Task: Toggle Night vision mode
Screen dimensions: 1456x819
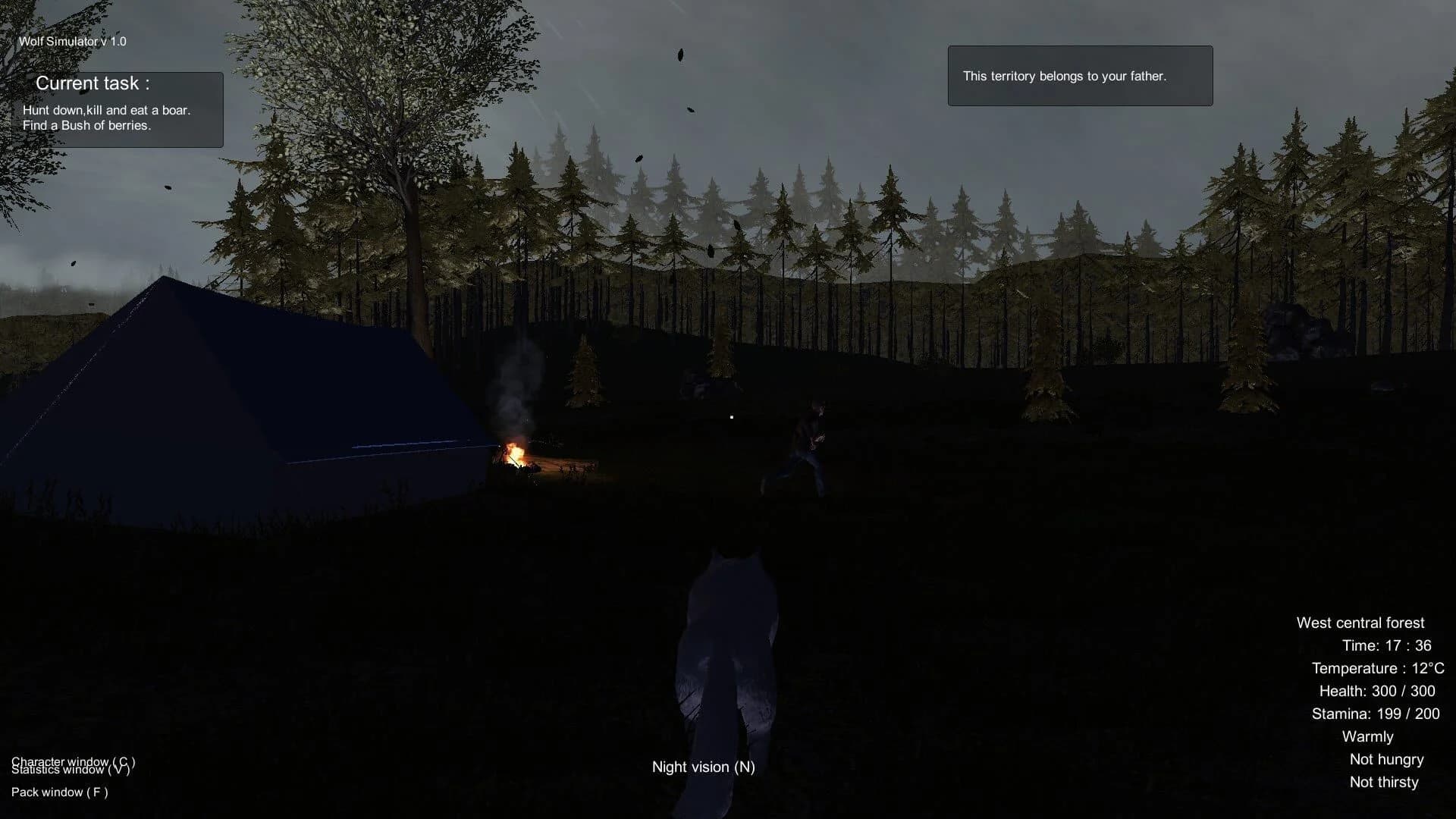Action: 703,767
